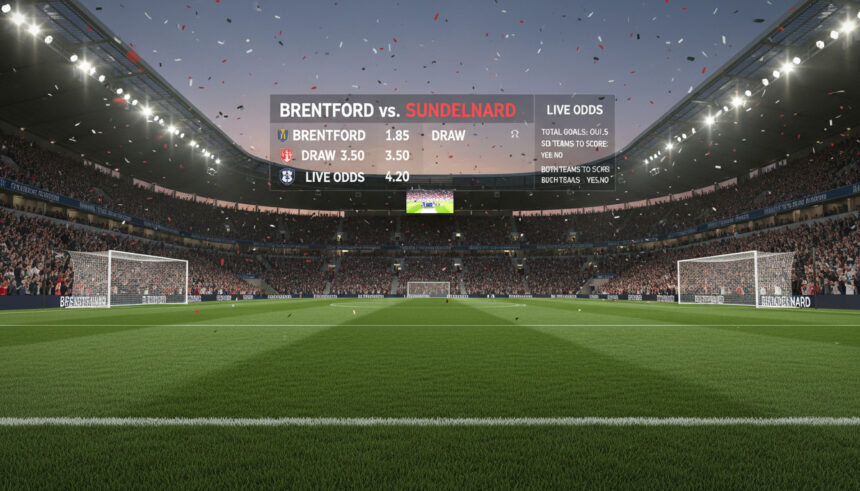Click the small horseshoe icon right of DRAW

tap(514, 135)
